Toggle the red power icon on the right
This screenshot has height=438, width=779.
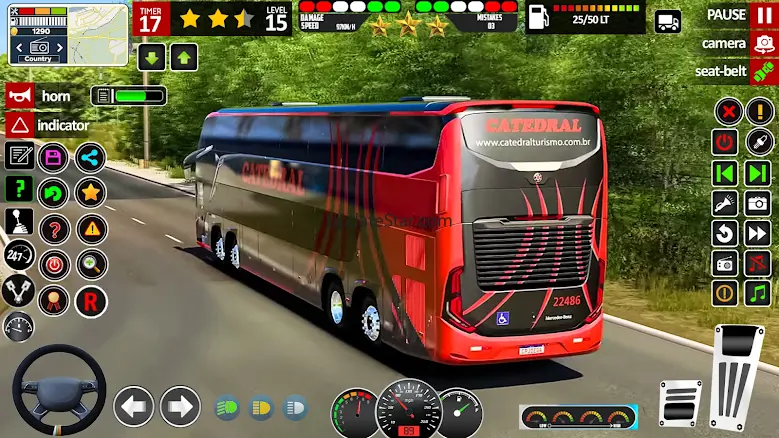(726, 142)
